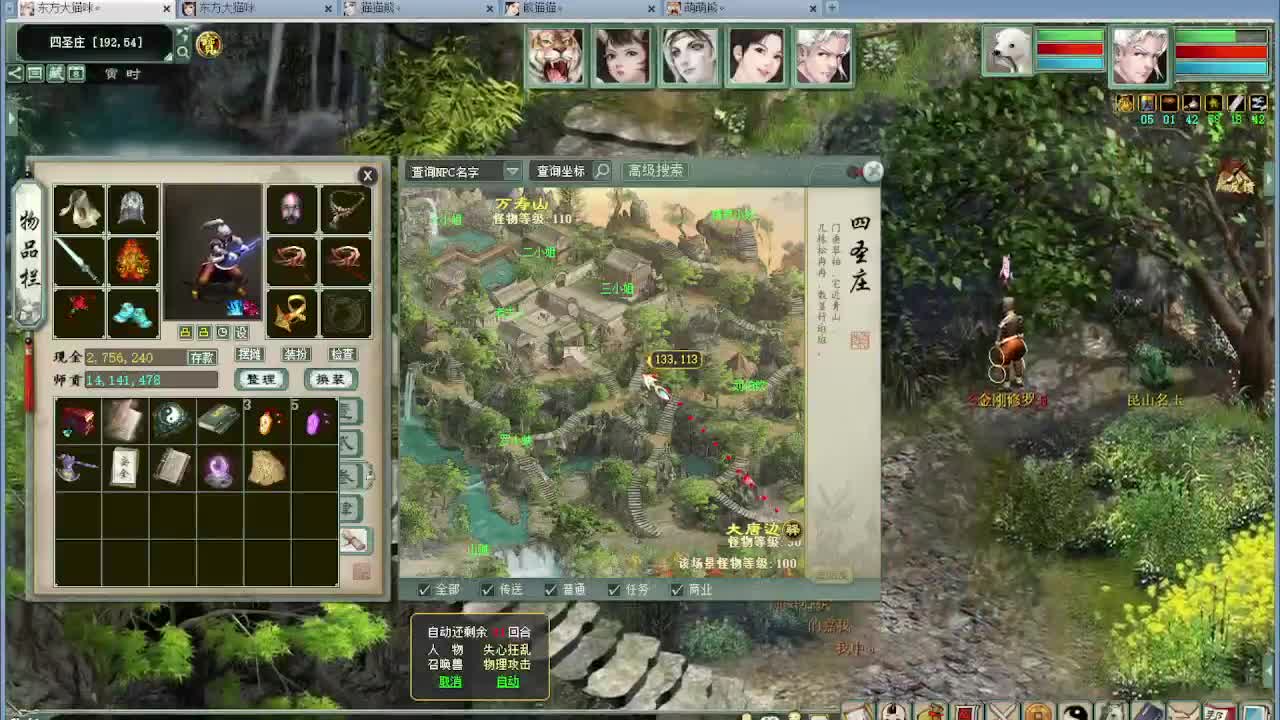The height and width of the screenshot is (720, 1280).
Task: Click the magnifier icon on the minimap bar
Action: (183, 51)
